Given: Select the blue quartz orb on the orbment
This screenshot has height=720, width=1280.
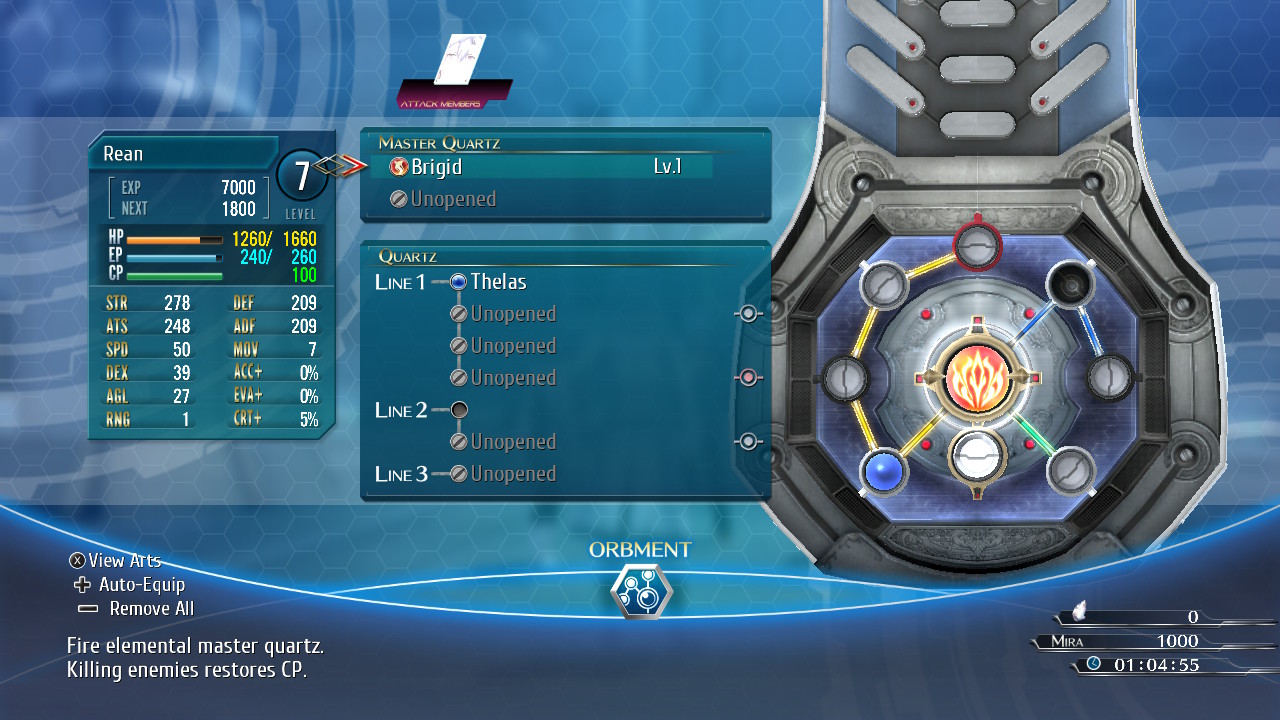Looking at the screenshot, I should click(884, 472).
